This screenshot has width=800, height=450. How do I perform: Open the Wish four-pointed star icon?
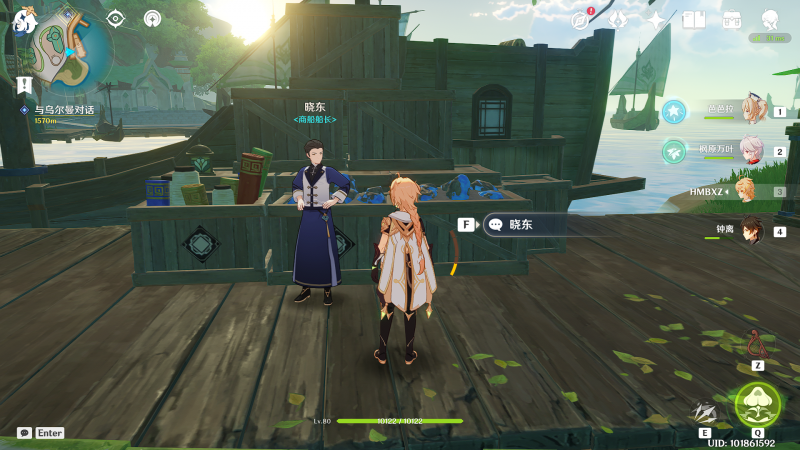(x=656, y=19)
